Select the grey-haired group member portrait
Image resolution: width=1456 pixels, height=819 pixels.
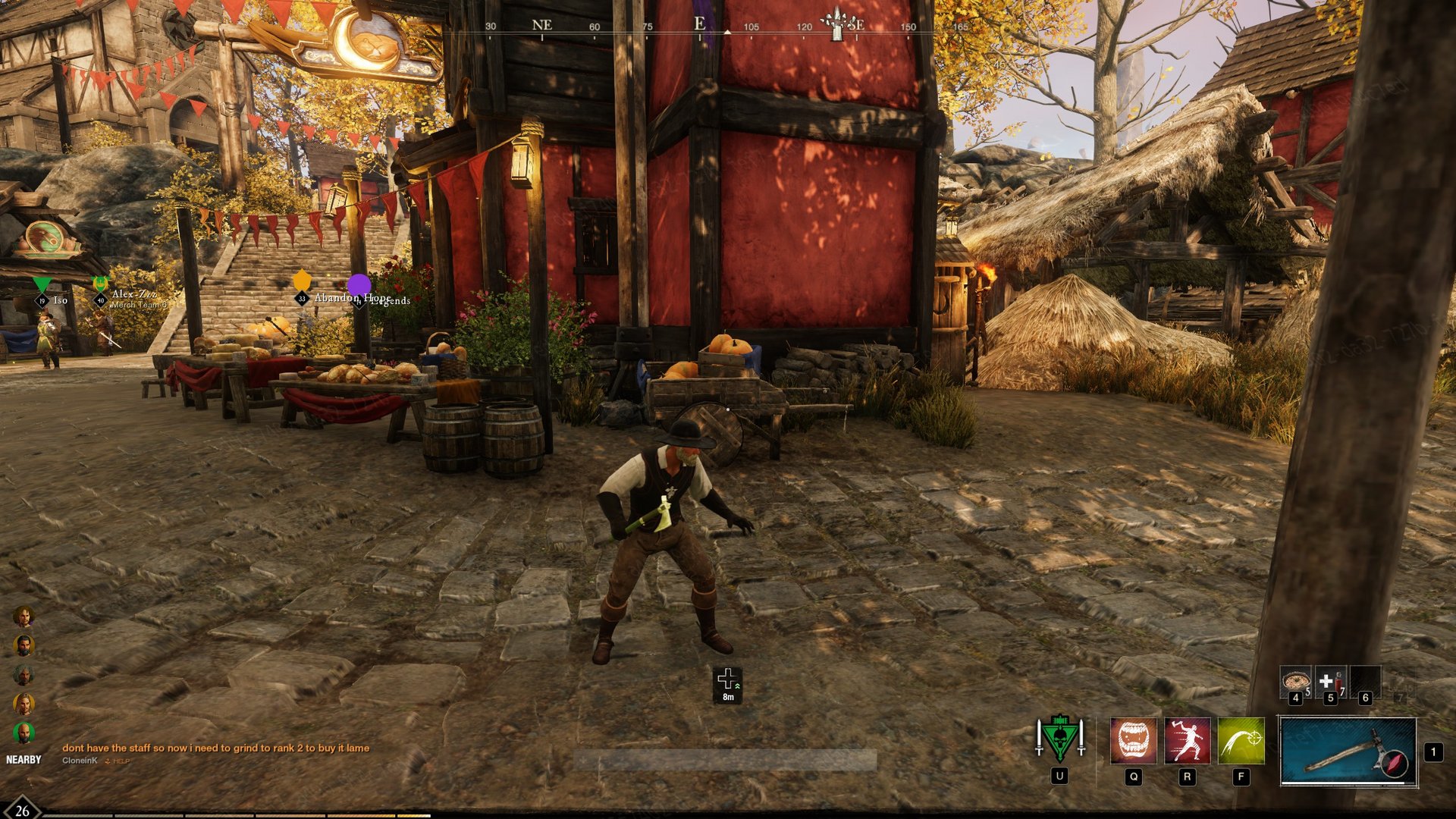click(24, 675)
